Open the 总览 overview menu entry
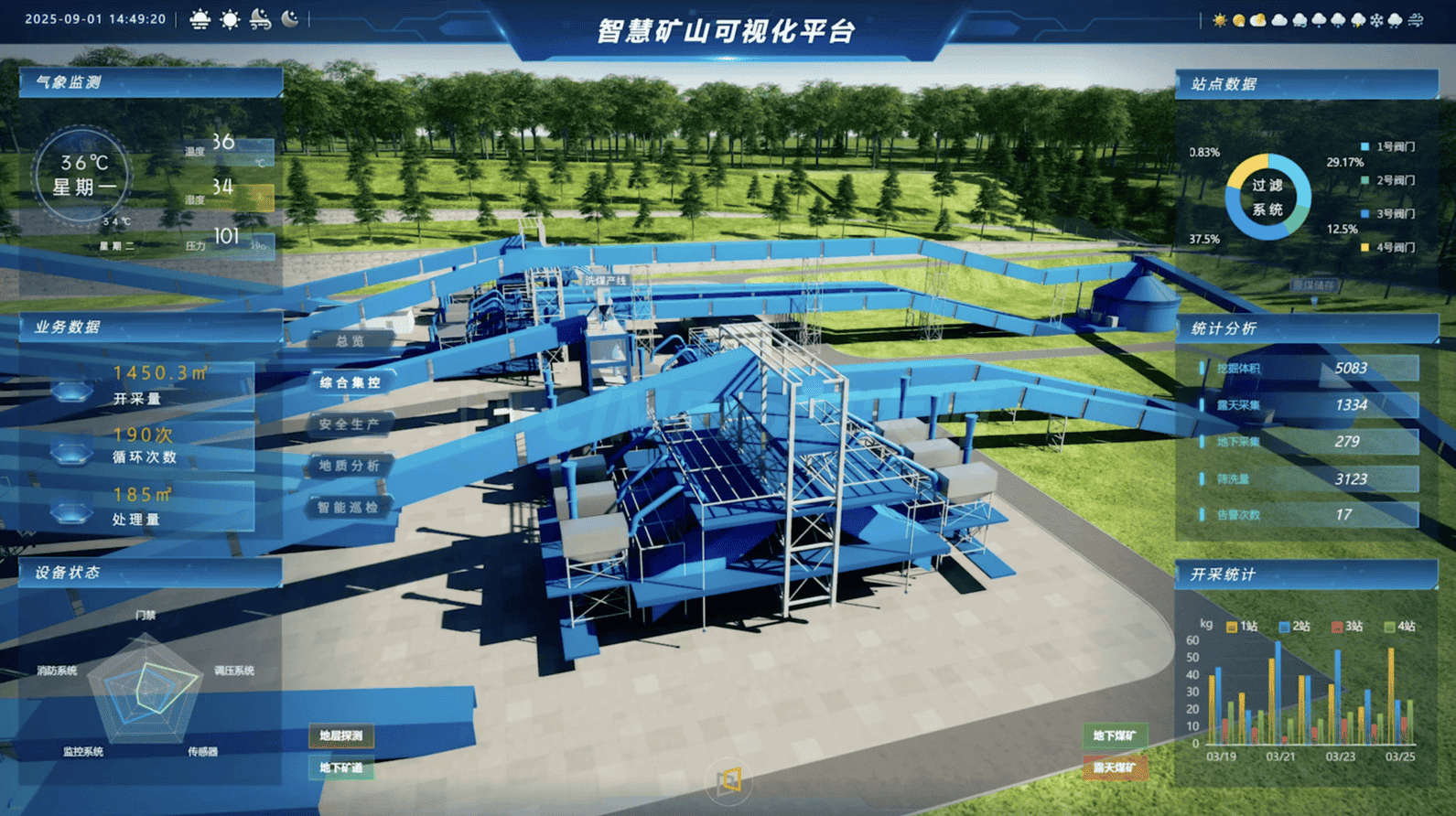 tap(351, 341)
